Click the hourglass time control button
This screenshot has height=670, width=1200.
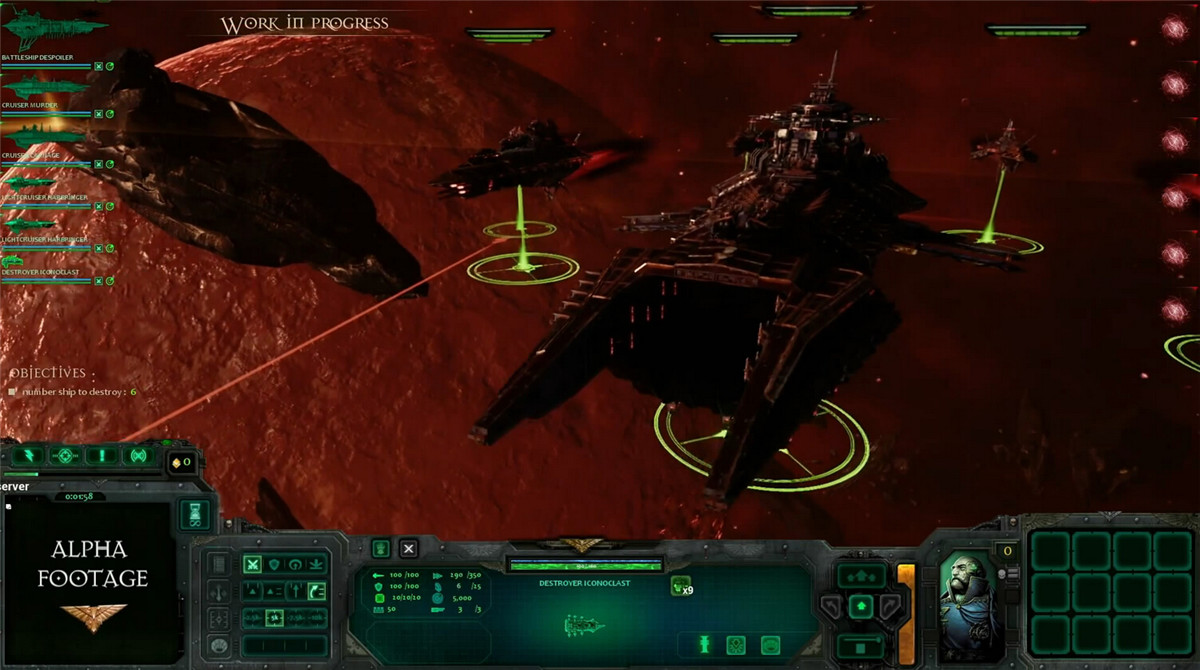click(195, 514)
